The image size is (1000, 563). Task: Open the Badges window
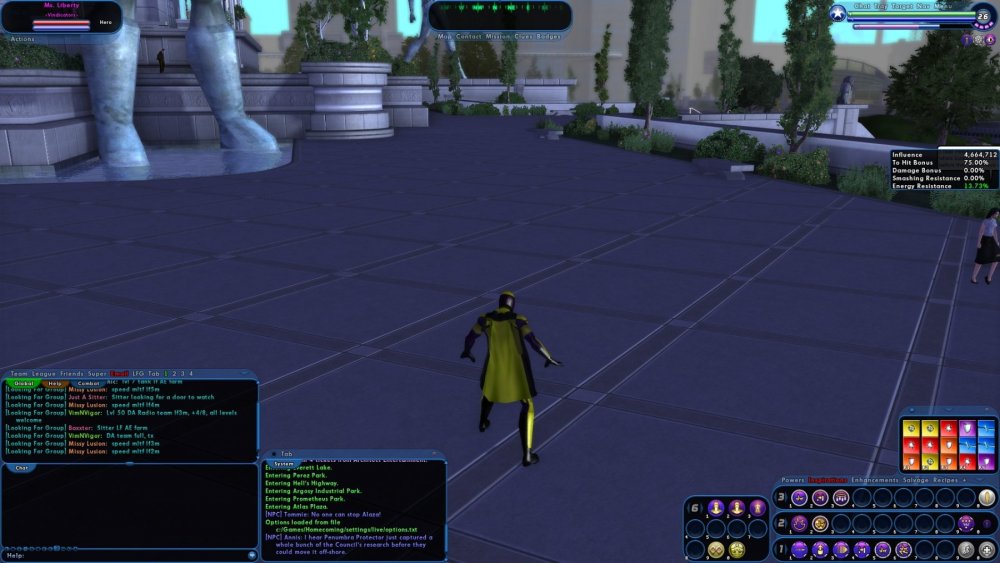click(x=549, y=36)
